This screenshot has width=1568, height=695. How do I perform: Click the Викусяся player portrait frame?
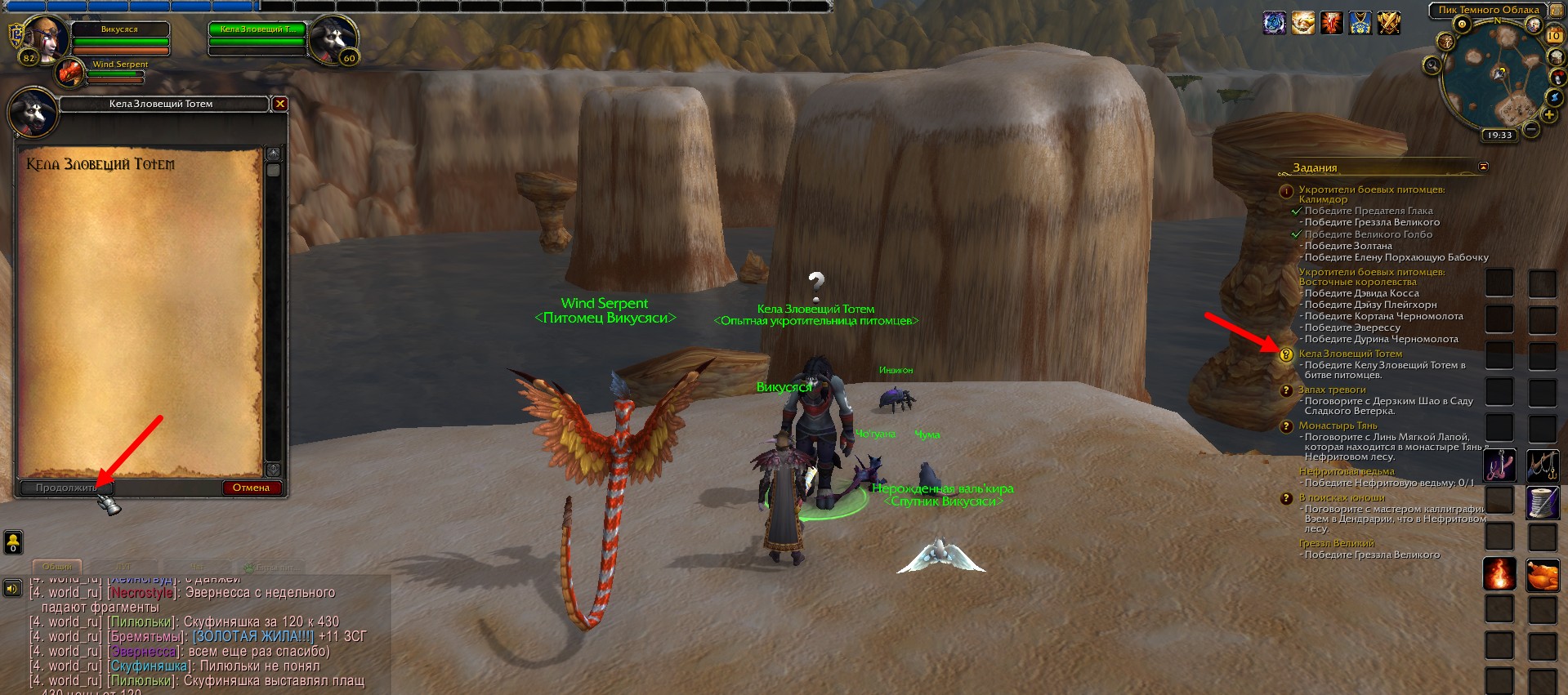42,38
